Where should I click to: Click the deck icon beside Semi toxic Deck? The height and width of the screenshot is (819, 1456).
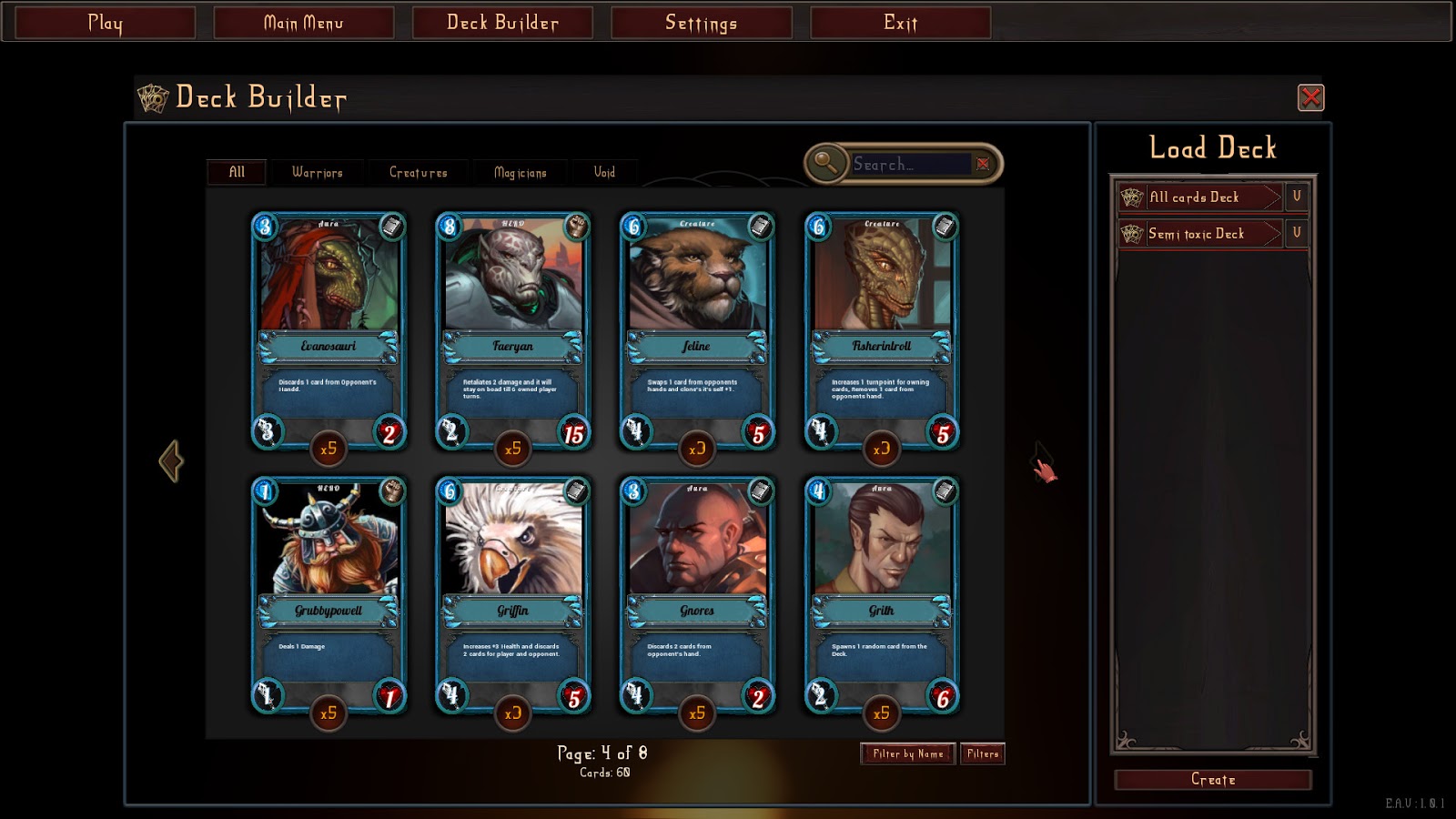click(1130, 233)
